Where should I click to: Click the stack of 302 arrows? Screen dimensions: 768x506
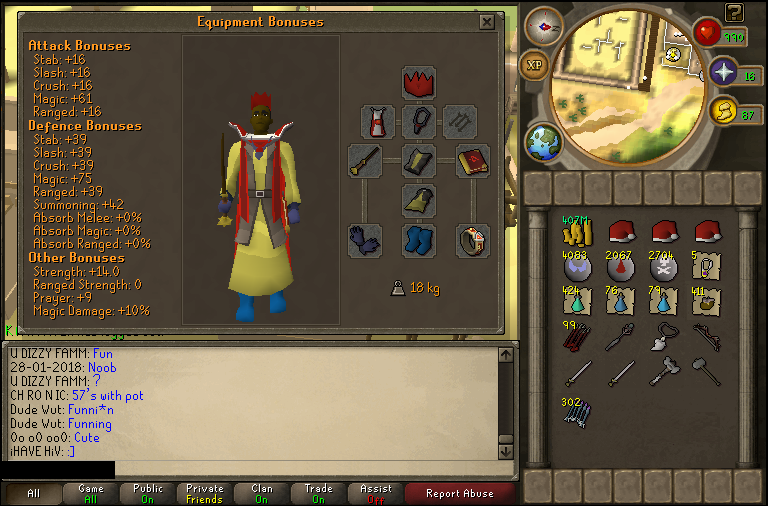coord(576,410)
